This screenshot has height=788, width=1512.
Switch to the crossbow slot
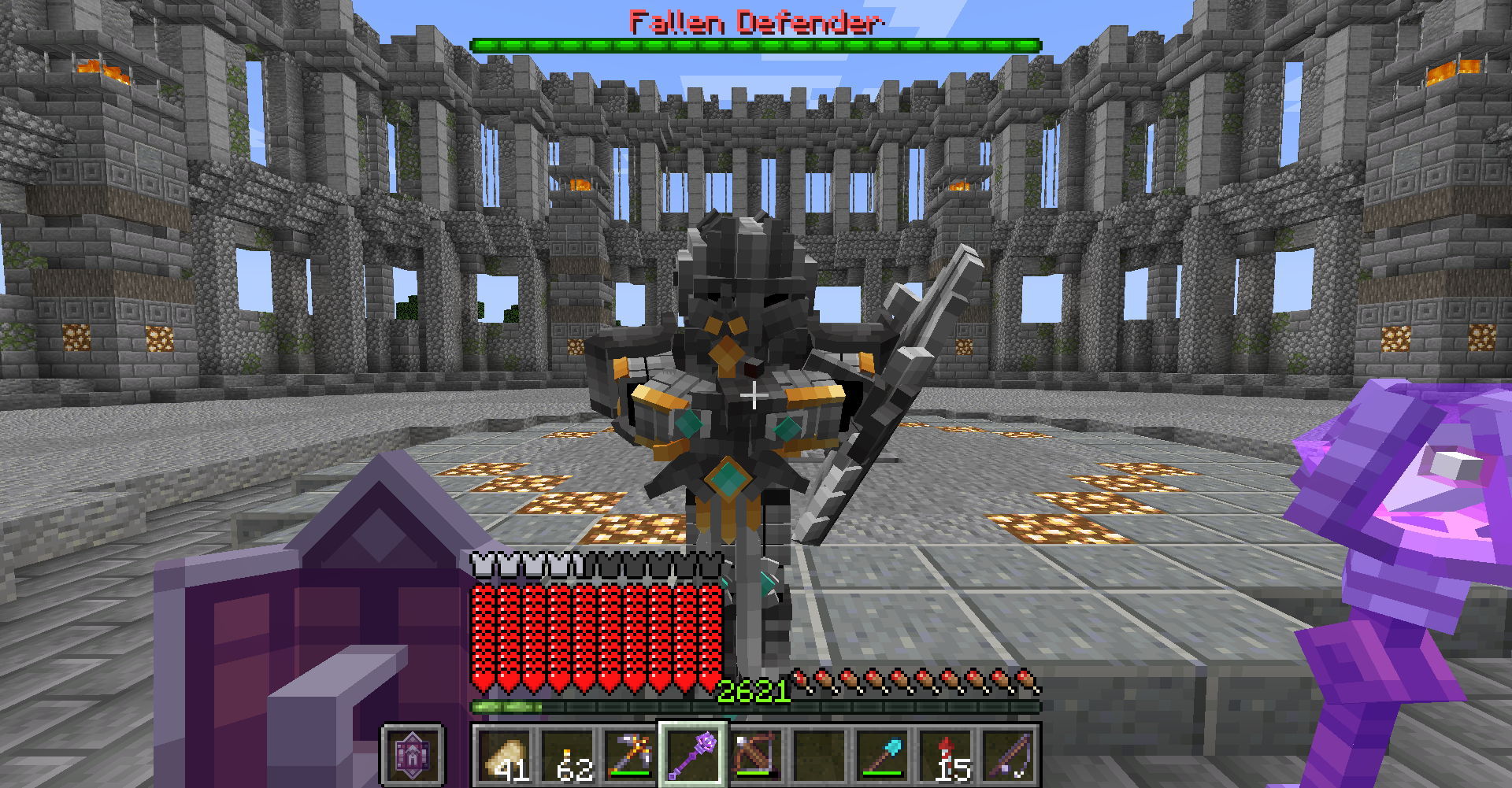756,756
